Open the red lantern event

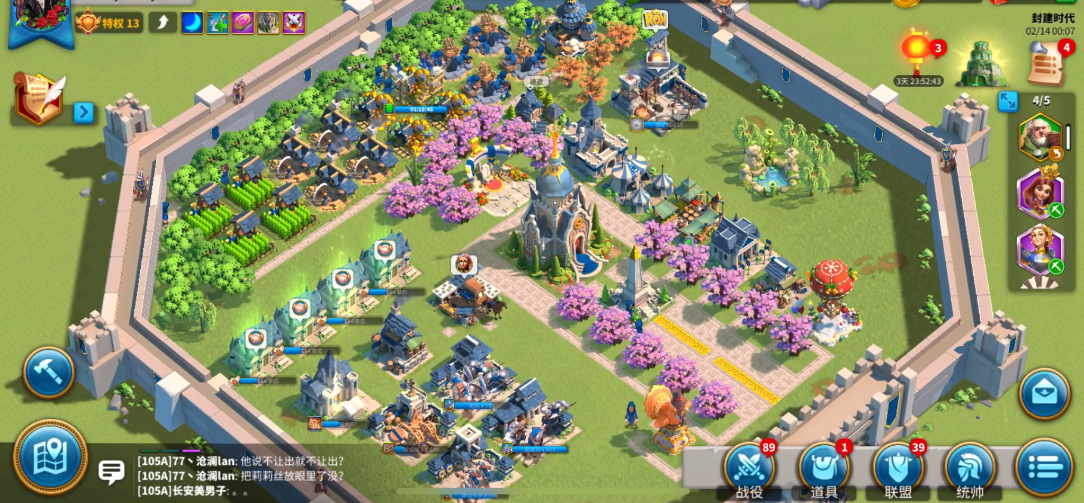pyautogui.click(x=918, y=52)
